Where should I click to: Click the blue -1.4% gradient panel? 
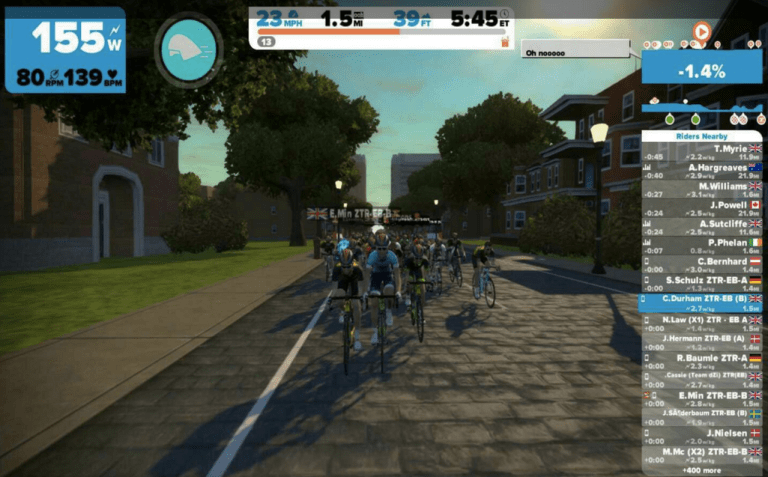(702, 68)
